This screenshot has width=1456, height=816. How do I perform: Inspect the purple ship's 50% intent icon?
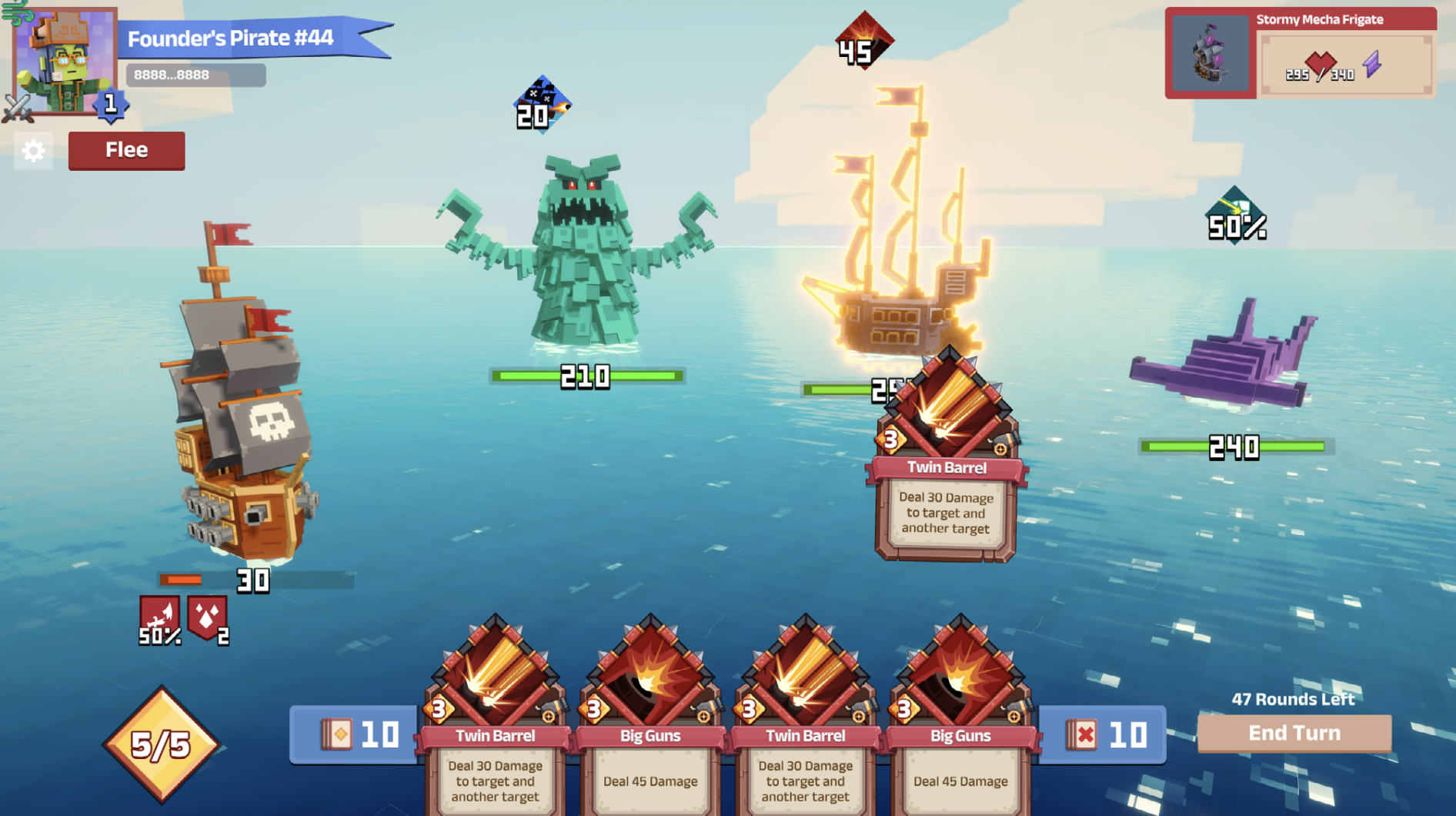click(x=1235, y=217)
